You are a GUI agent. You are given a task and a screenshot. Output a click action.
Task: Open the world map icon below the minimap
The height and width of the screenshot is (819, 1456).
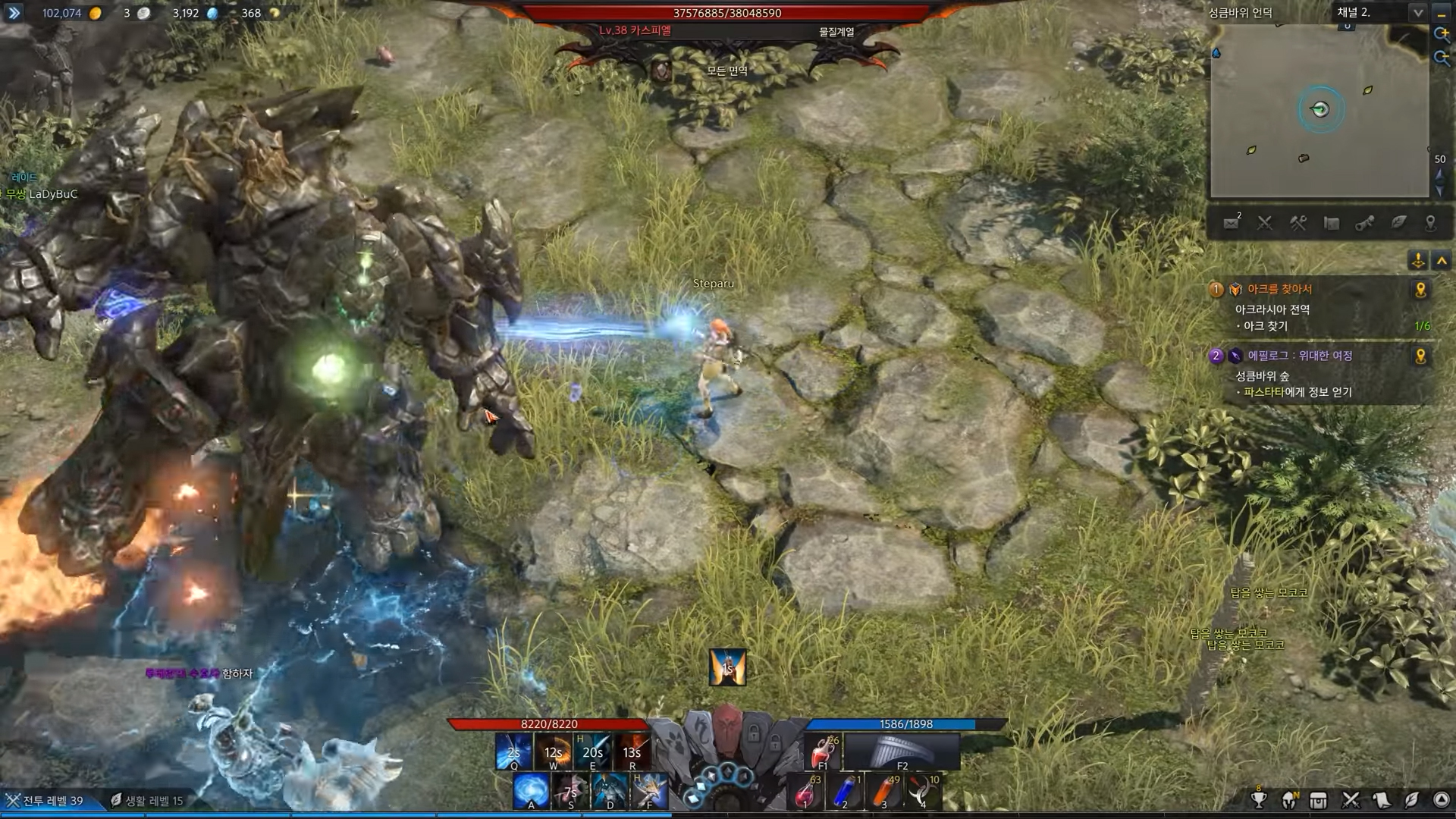click(x=1332, y=223)
